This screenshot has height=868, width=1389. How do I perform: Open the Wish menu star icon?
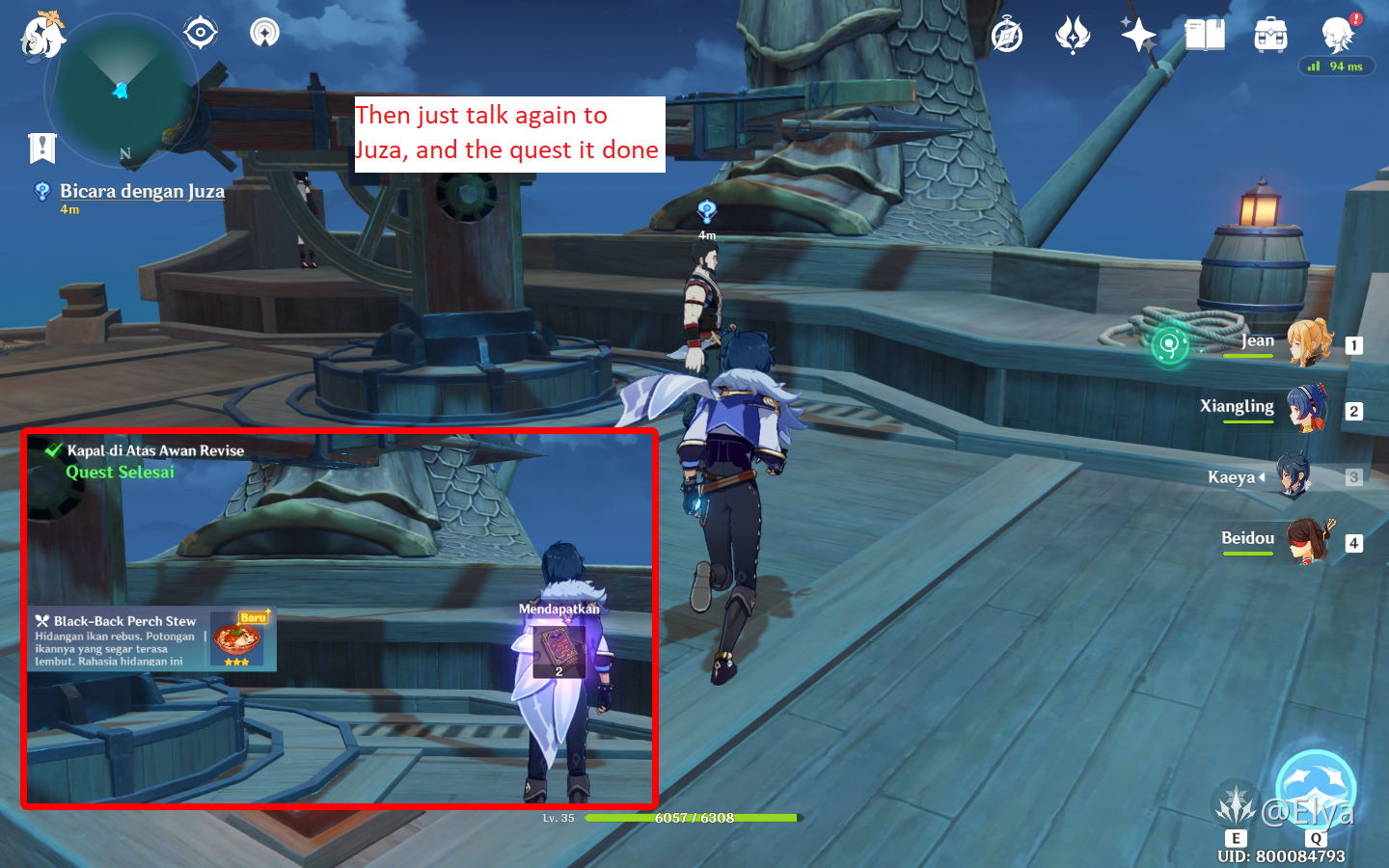click(1138, 35)
